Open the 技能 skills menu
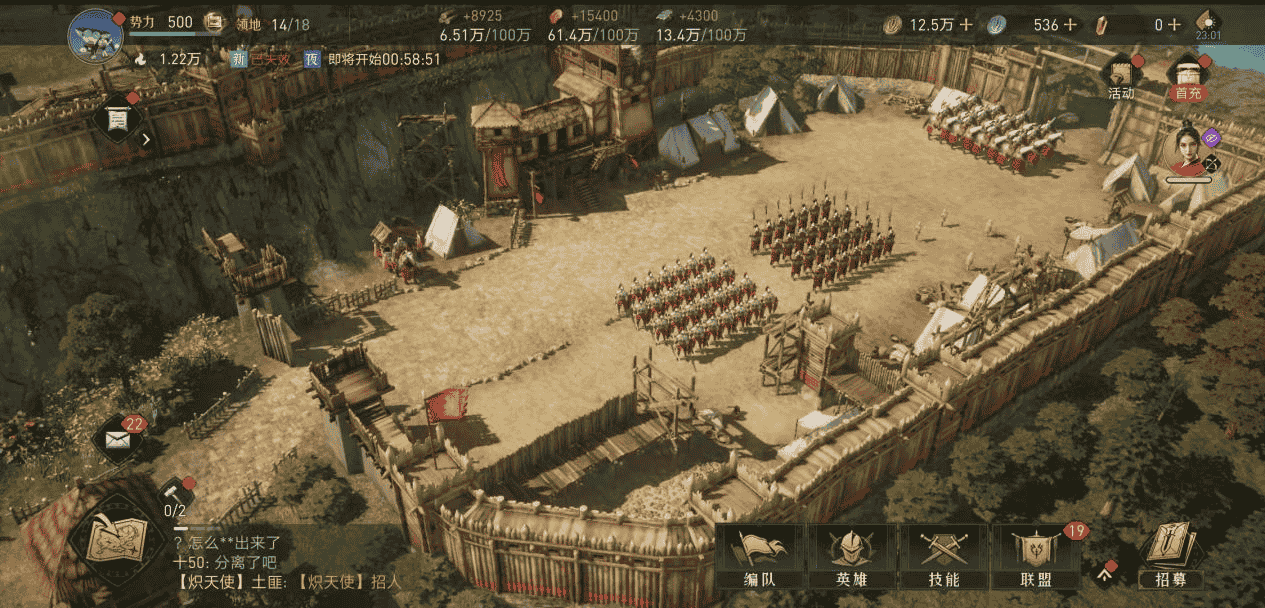 pyautogui.click(x=943, y=557)
